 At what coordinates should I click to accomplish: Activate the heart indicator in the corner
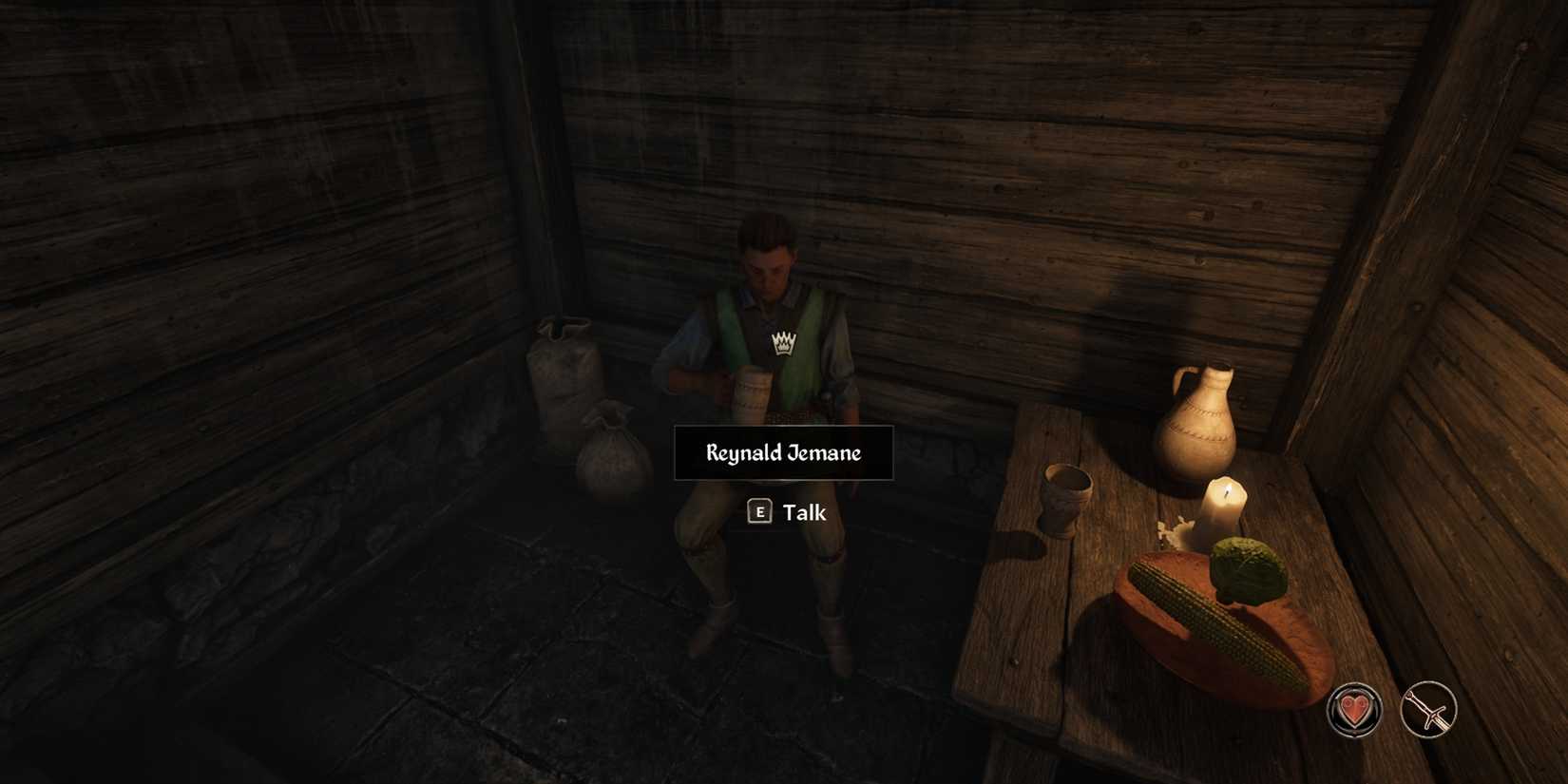(1354, 709)
